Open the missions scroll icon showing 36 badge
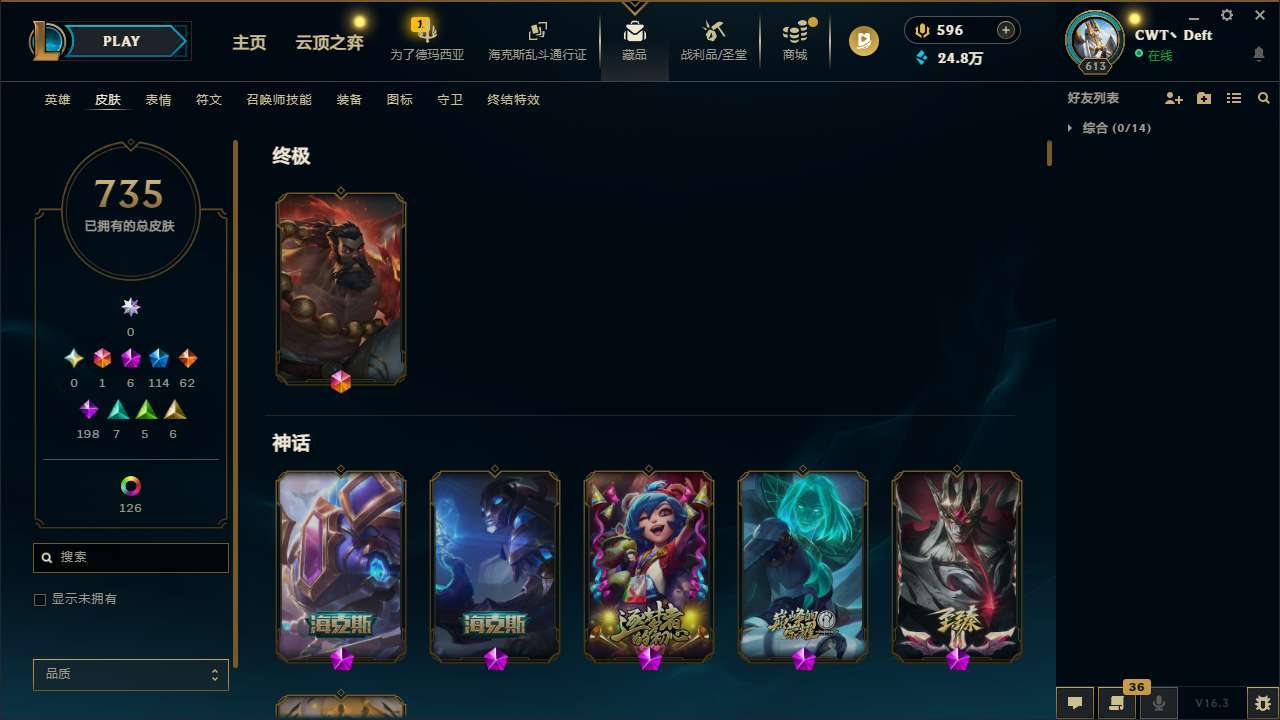Viewport: 1280px width, 720px height. coord(1117,702)
